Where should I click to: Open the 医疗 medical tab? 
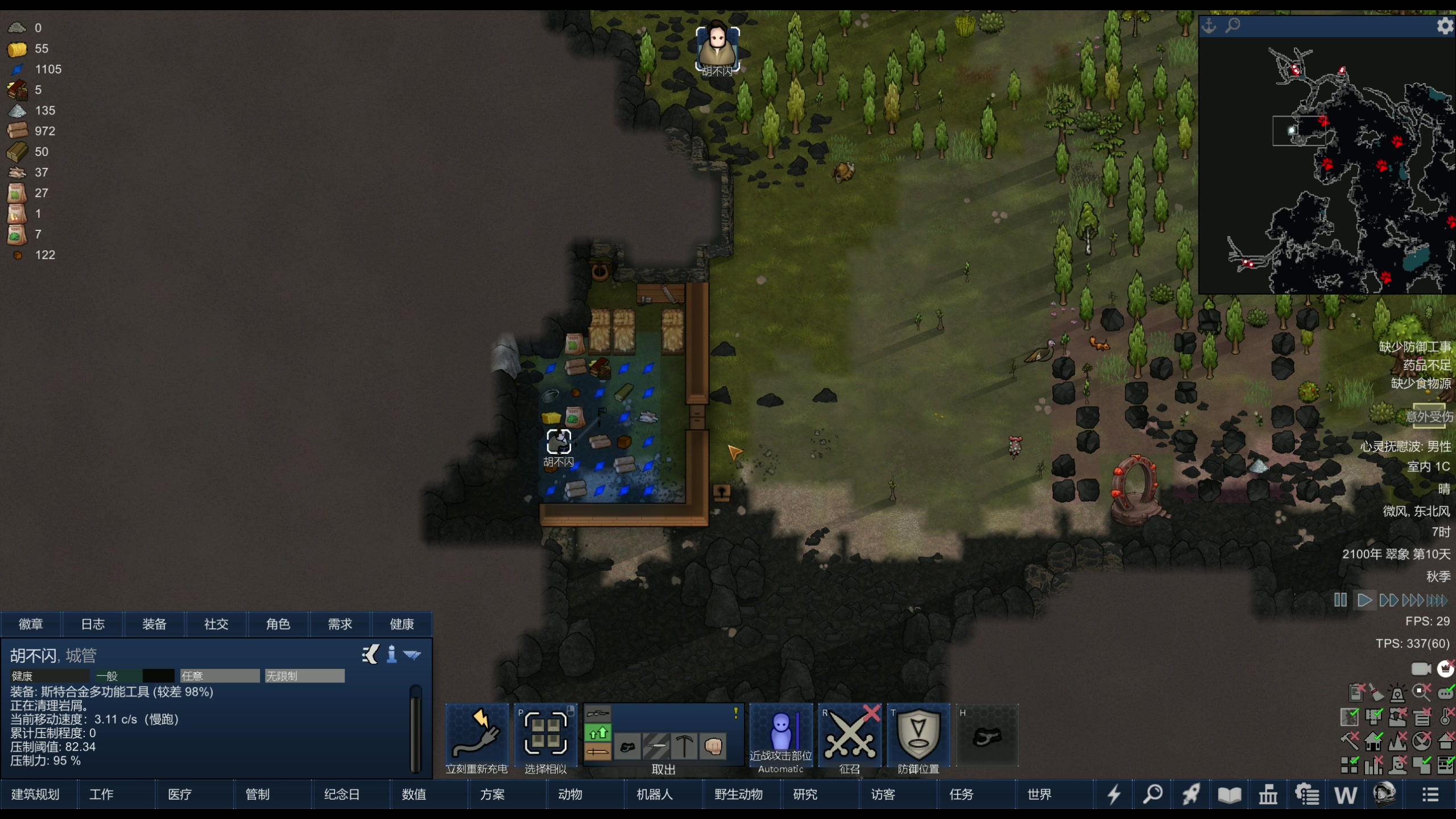point(180,795)
